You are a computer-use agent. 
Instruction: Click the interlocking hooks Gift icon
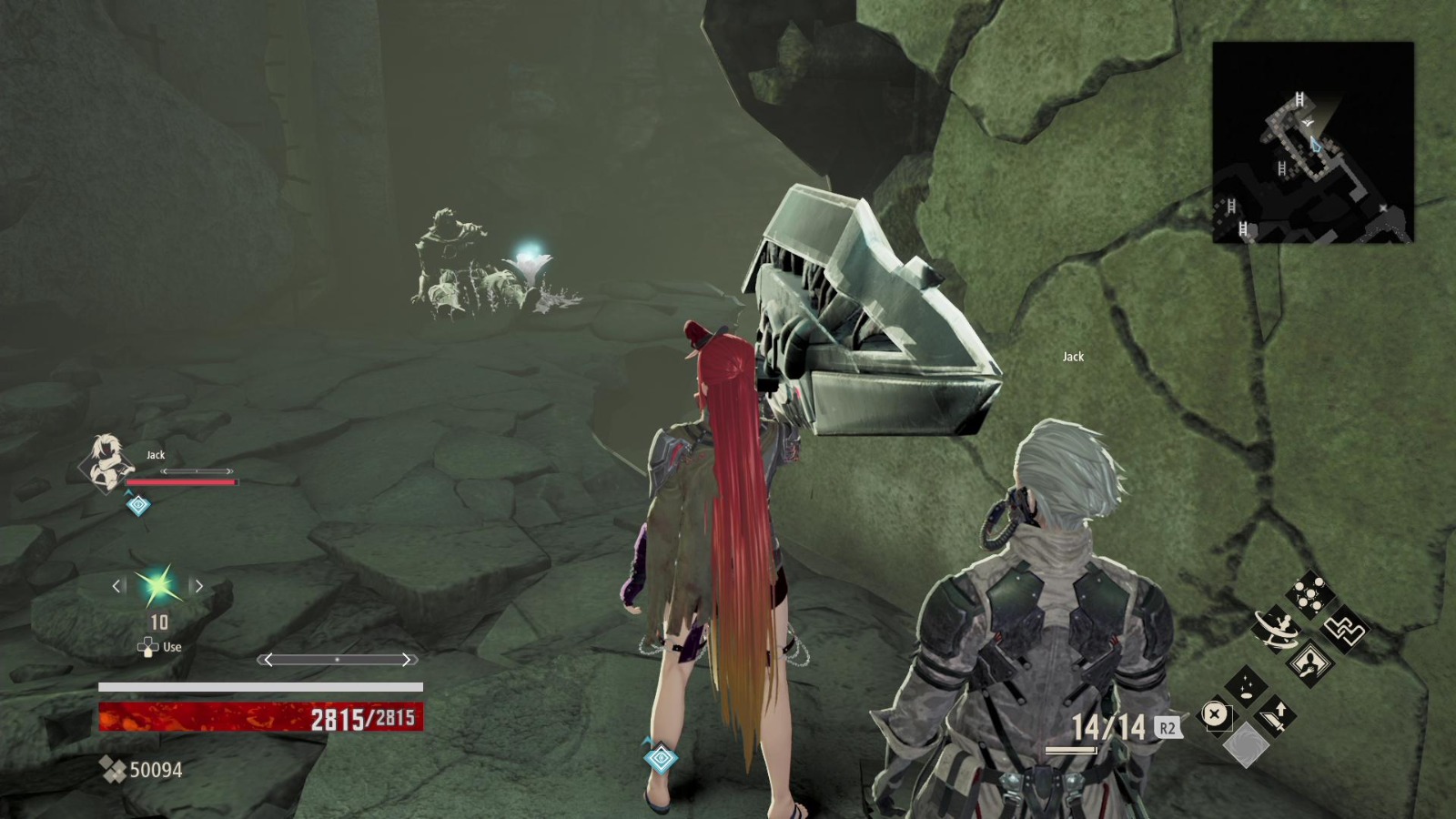pyautogui.click(x=1347, y=628)
